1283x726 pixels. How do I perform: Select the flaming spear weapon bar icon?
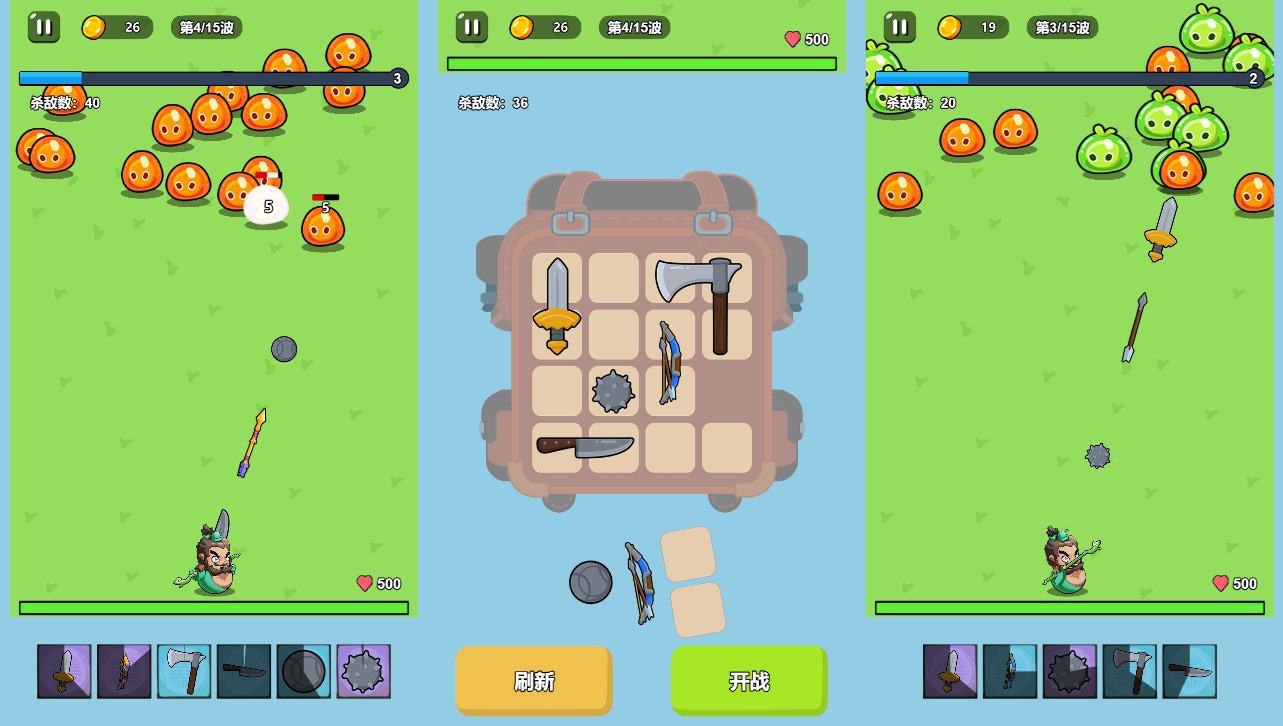pyautogui.click(x=124, y=671)
